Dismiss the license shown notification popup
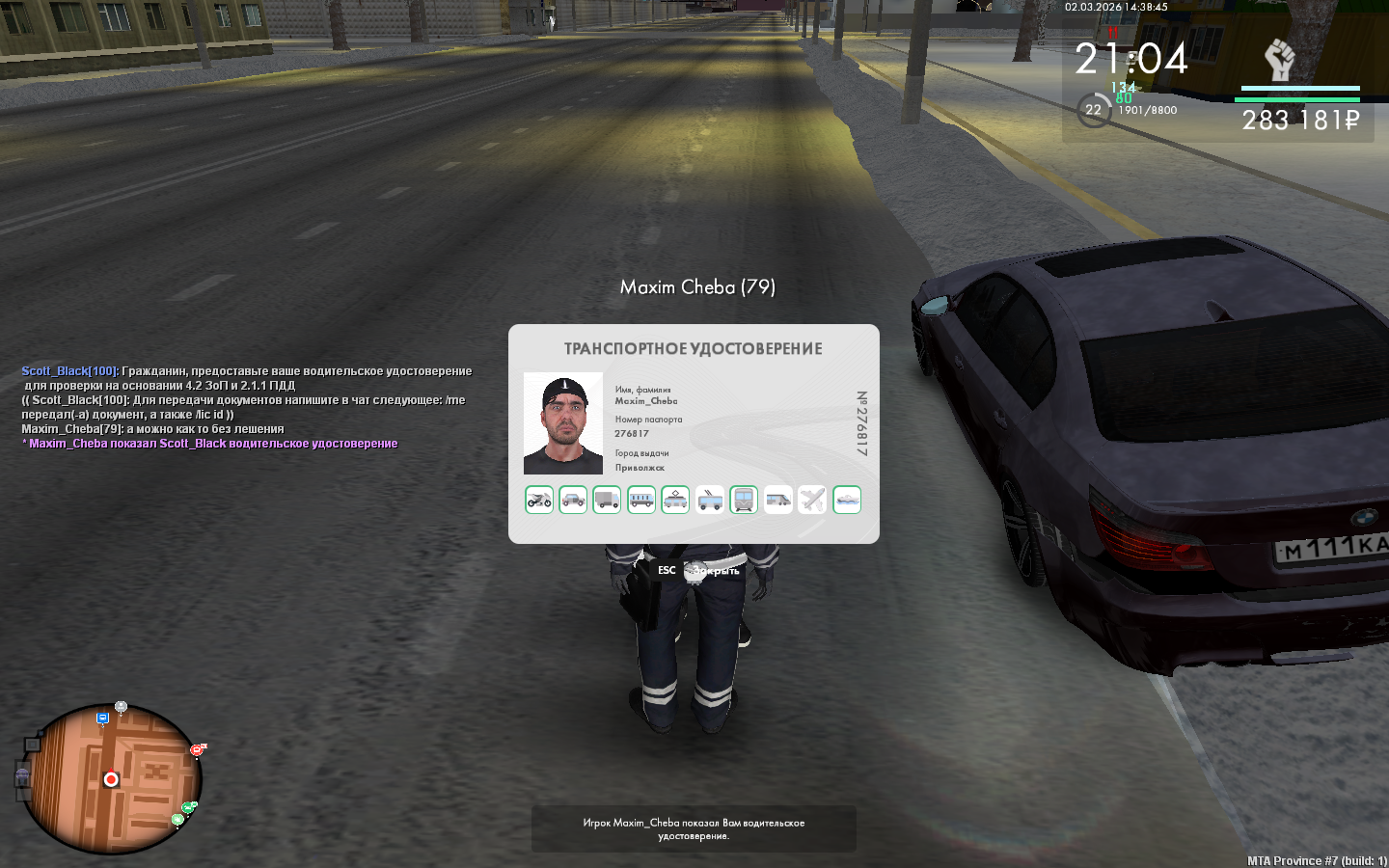 (x=694, y=829)
